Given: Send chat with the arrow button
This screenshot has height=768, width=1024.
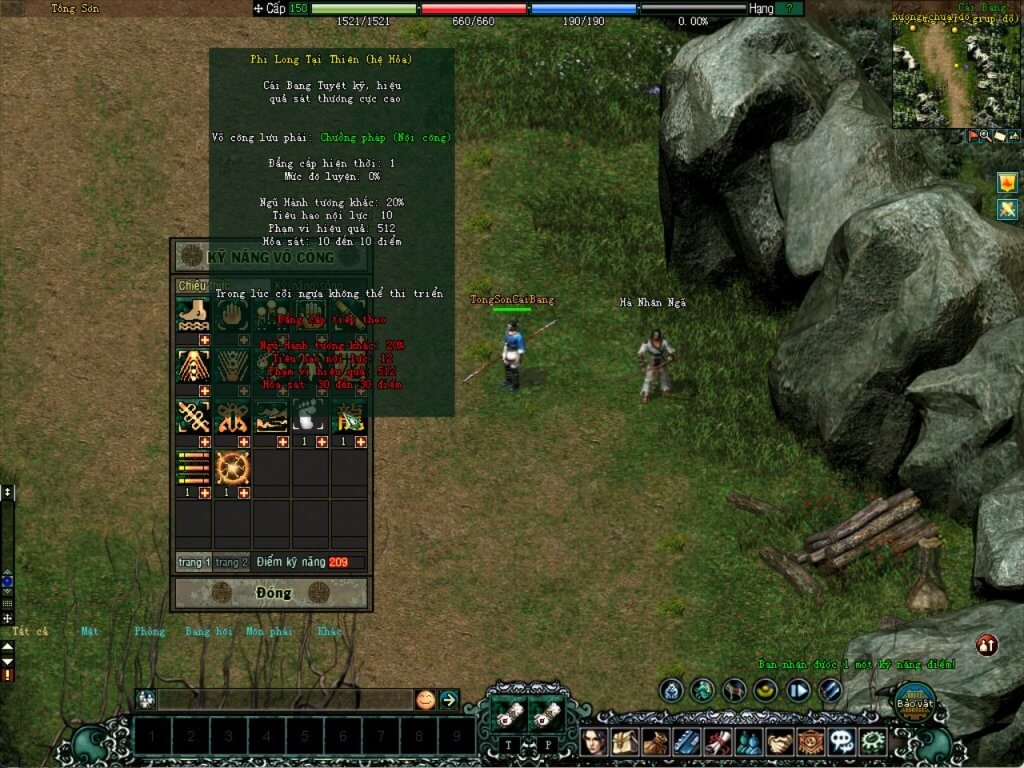Looking at the screenshot, I should pyautogui.click(x=449, y=700).
